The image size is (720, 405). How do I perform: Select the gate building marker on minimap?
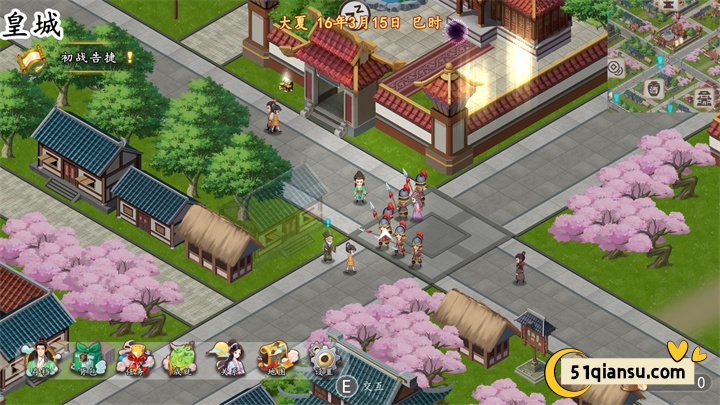click(x=704, y=98)
